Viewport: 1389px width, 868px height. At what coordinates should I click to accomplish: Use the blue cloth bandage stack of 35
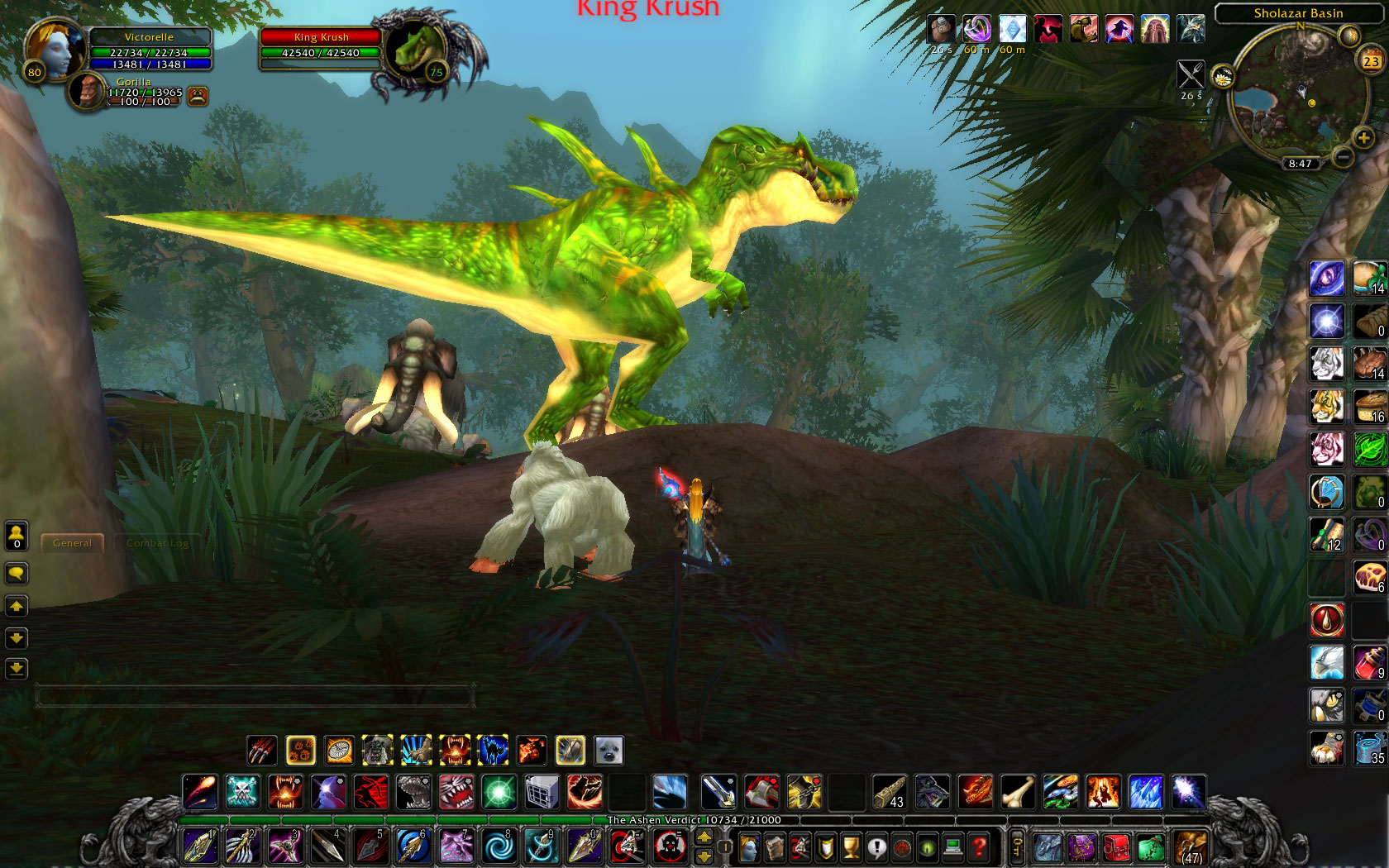(x=1369, y=748)
